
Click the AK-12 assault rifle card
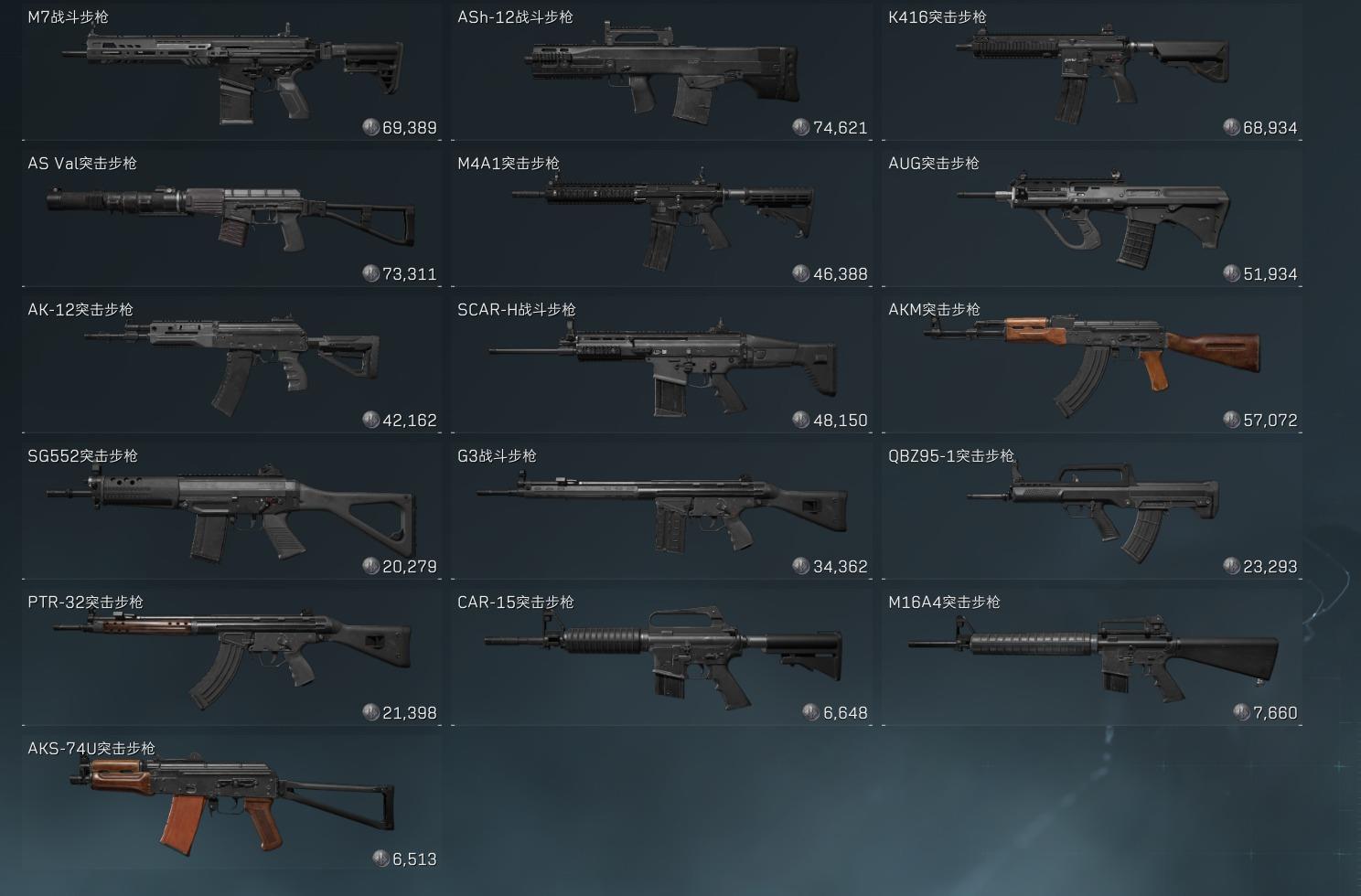tap(231, 366)
